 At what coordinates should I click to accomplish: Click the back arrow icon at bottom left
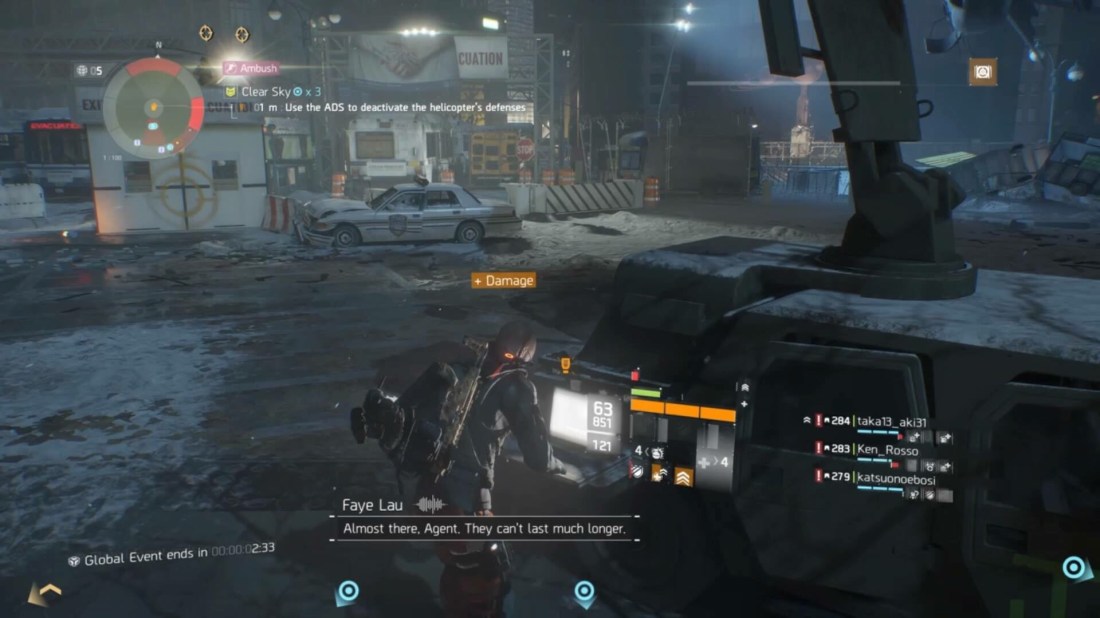click(x=43, y=593)
